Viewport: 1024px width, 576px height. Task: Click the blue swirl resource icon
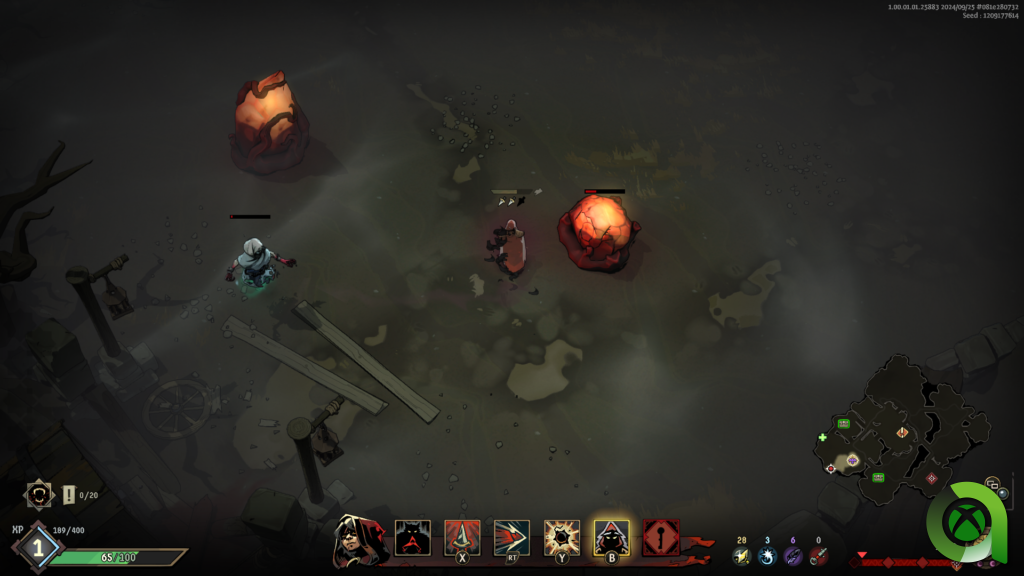767,556
